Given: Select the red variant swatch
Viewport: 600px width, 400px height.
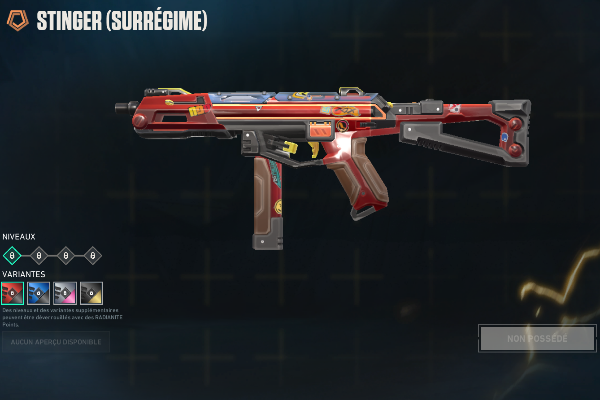Looking at the screenshot, I should click(13, 293).
